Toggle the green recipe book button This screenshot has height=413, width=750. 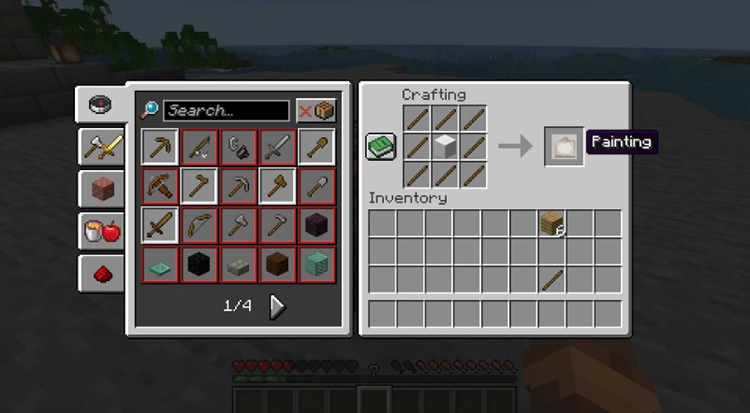click(380, 147)
